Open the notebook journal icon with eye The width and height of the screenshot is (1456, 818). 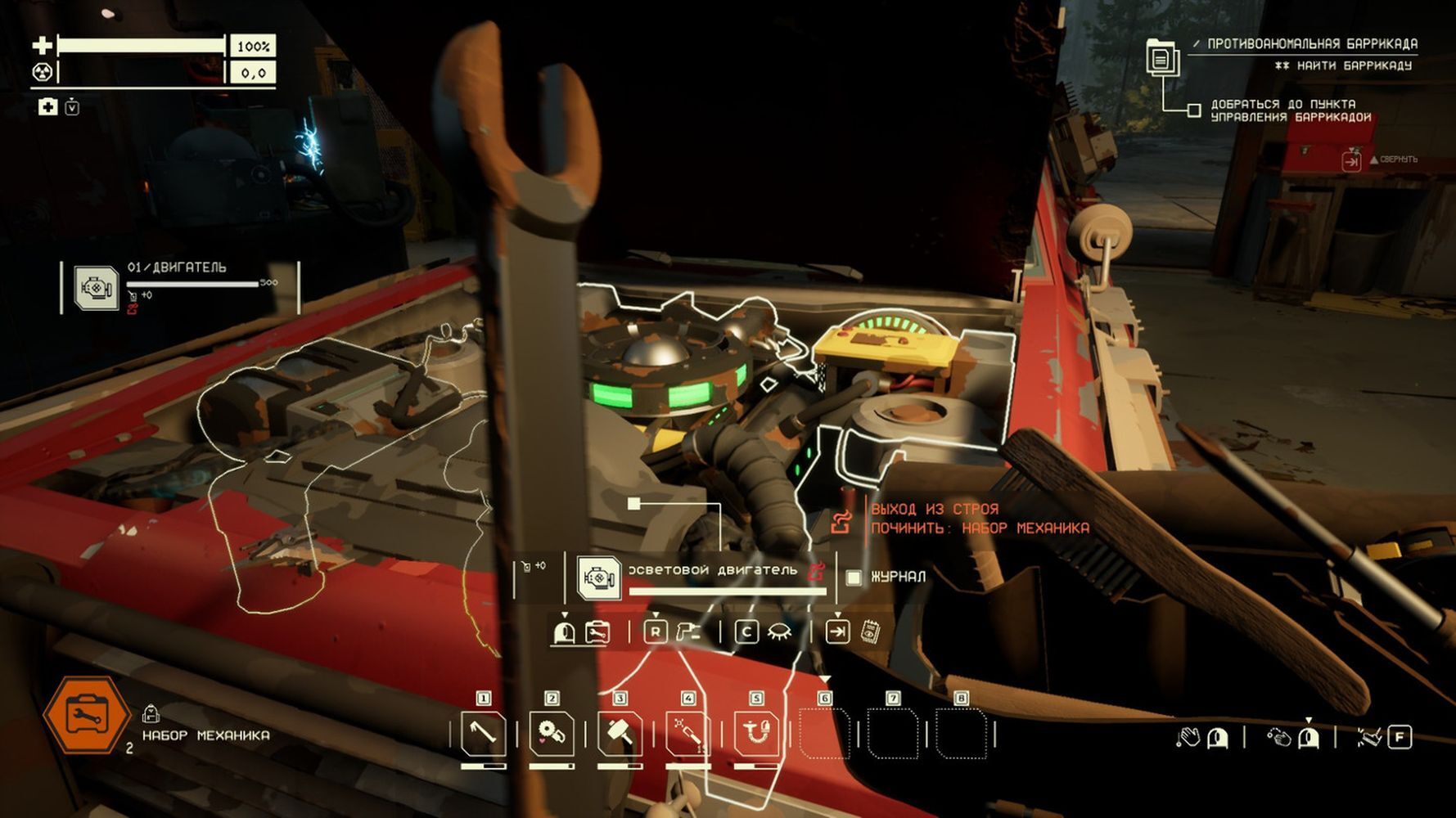tap(871, 632)
